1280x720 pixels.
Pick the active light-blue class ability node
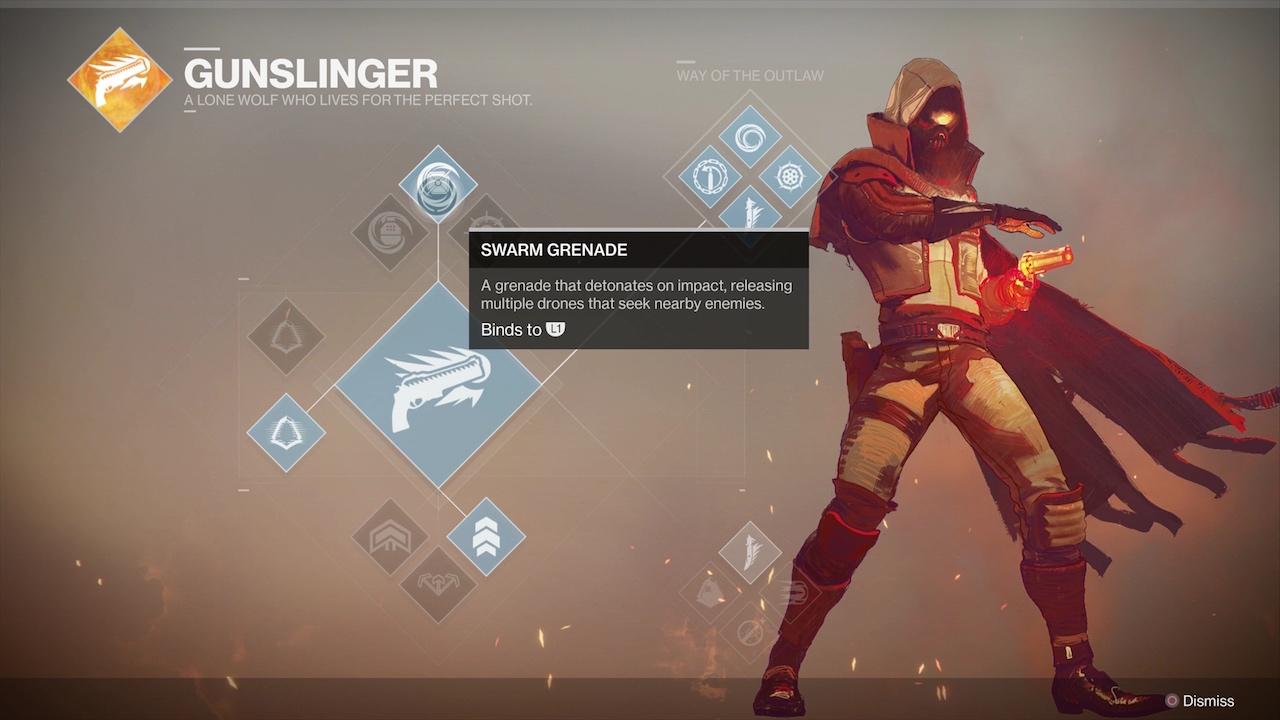tap(286, 432)
